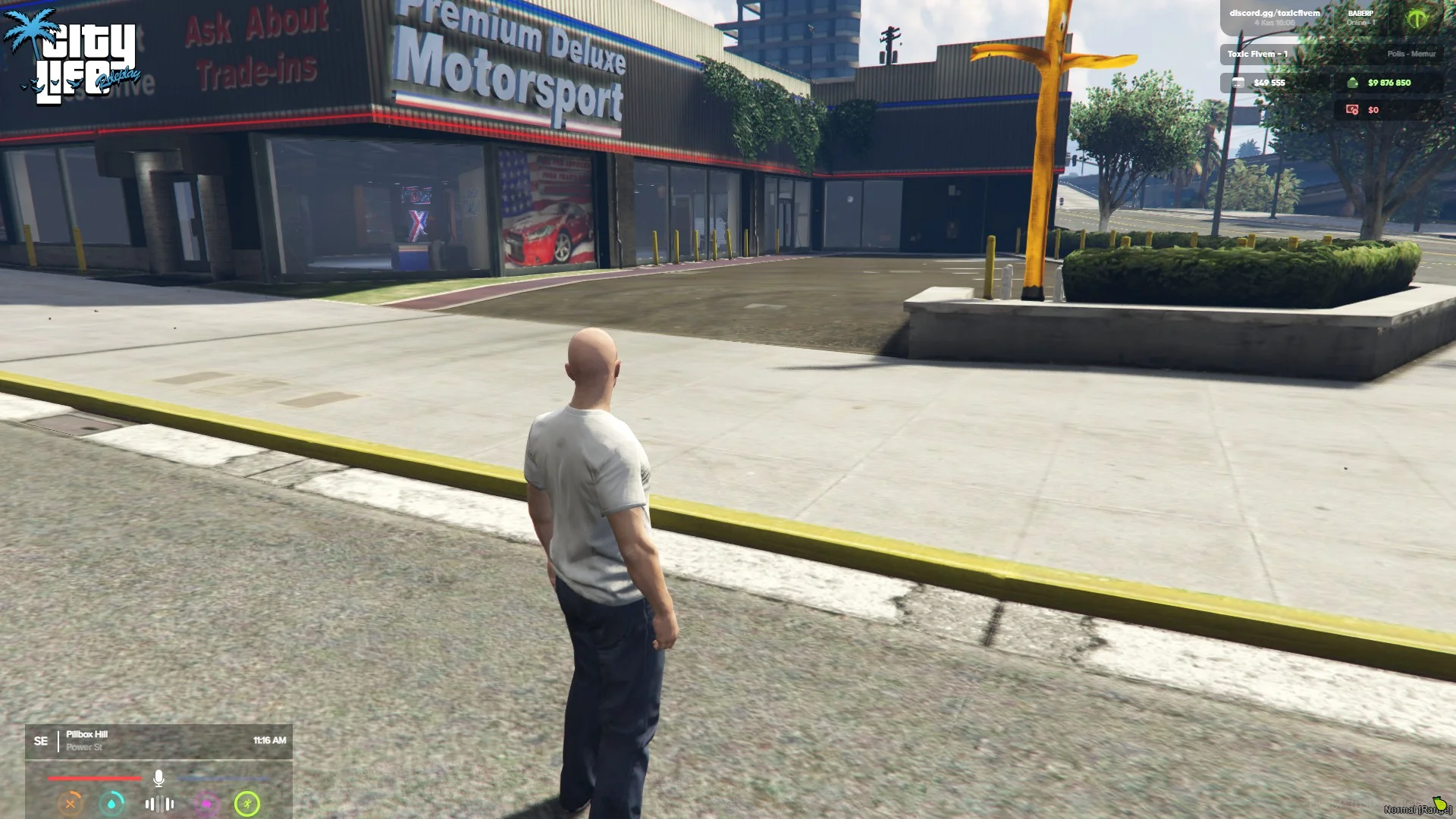Image resolution: width=1456 pixels, height=819 pixels.
Task: Click the voice waveform indicator
Action: click(x=159, y=804)
